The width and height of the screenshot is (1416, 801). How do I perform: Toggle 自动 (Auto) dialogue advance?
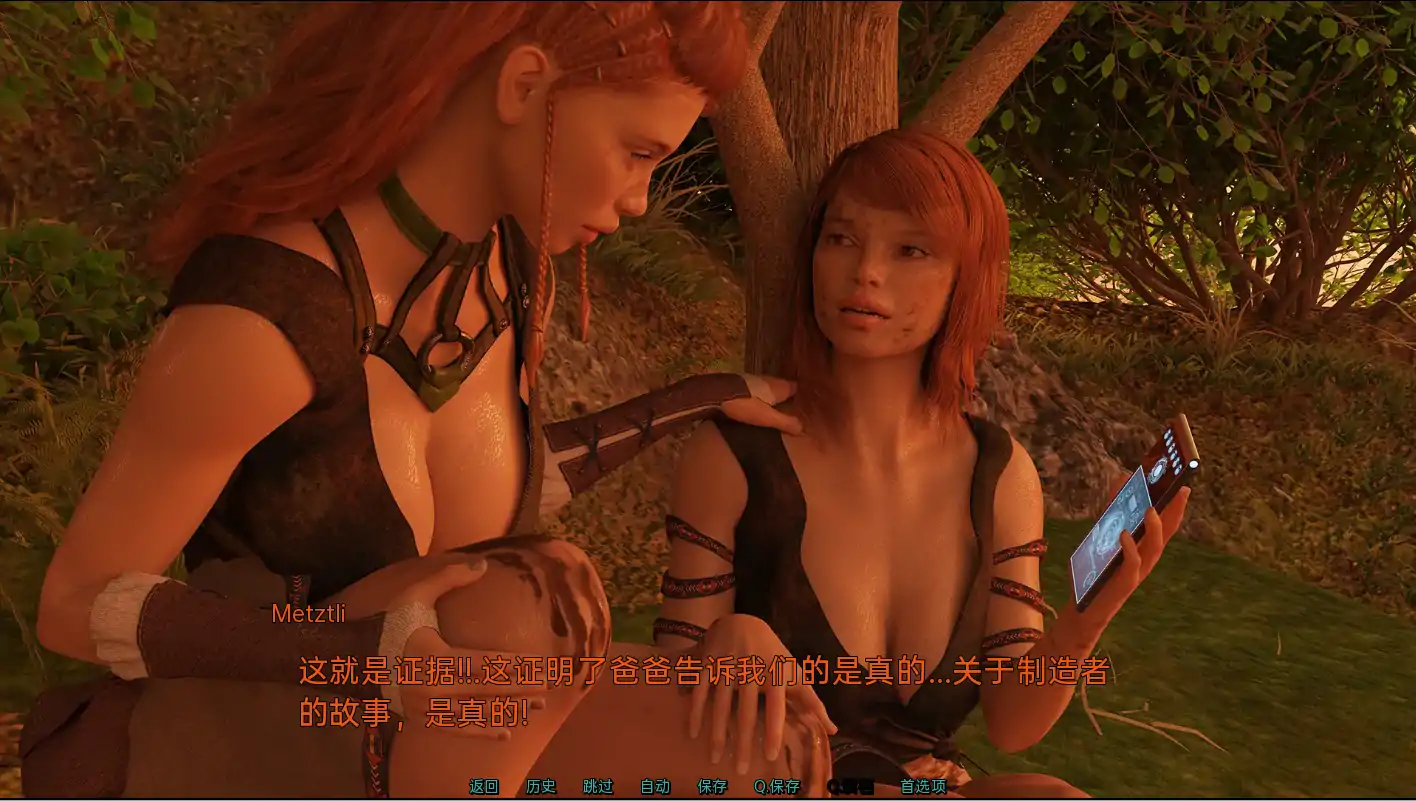[x=655, y=787]
